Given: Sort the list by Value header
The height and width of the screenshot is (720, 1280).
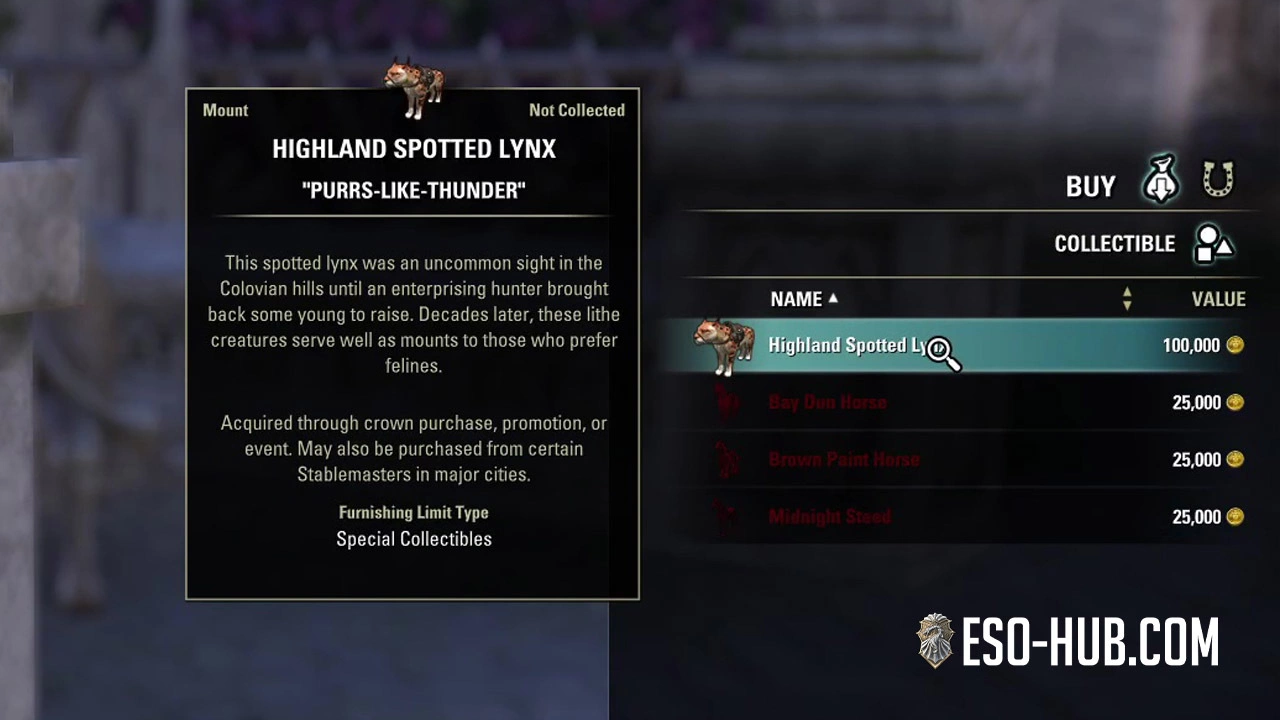Looking at the screenshot, I should tap(1217, 299).
